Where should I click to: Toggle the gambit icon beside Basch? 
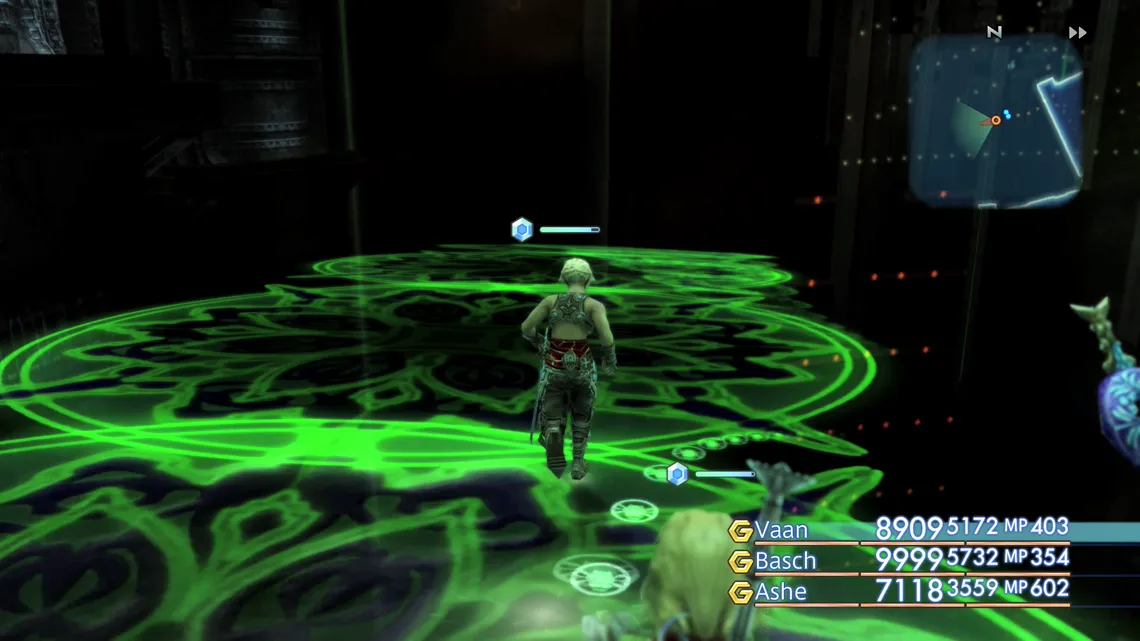point(740,561)
